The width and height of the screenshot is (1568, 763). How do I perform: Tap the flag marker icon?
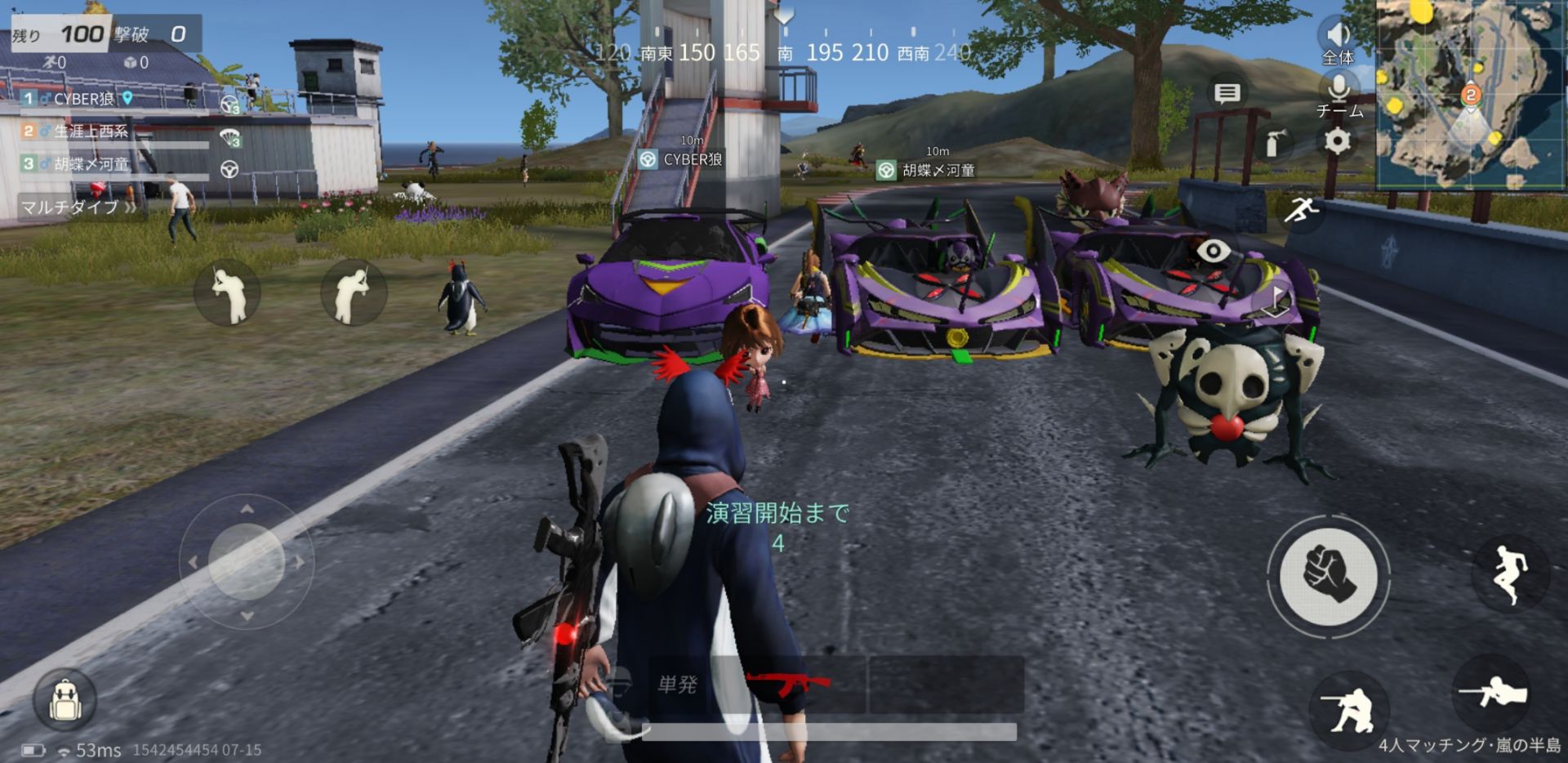[x=1275, y=302]
